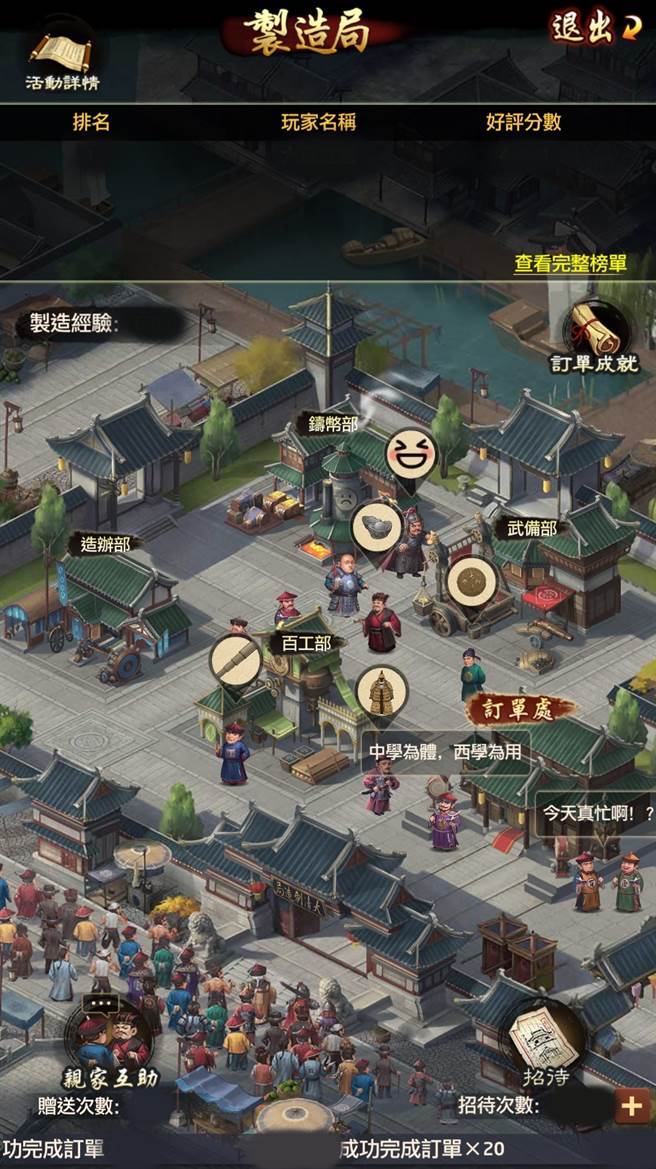Select the 武備部 building label

[528, 528]
